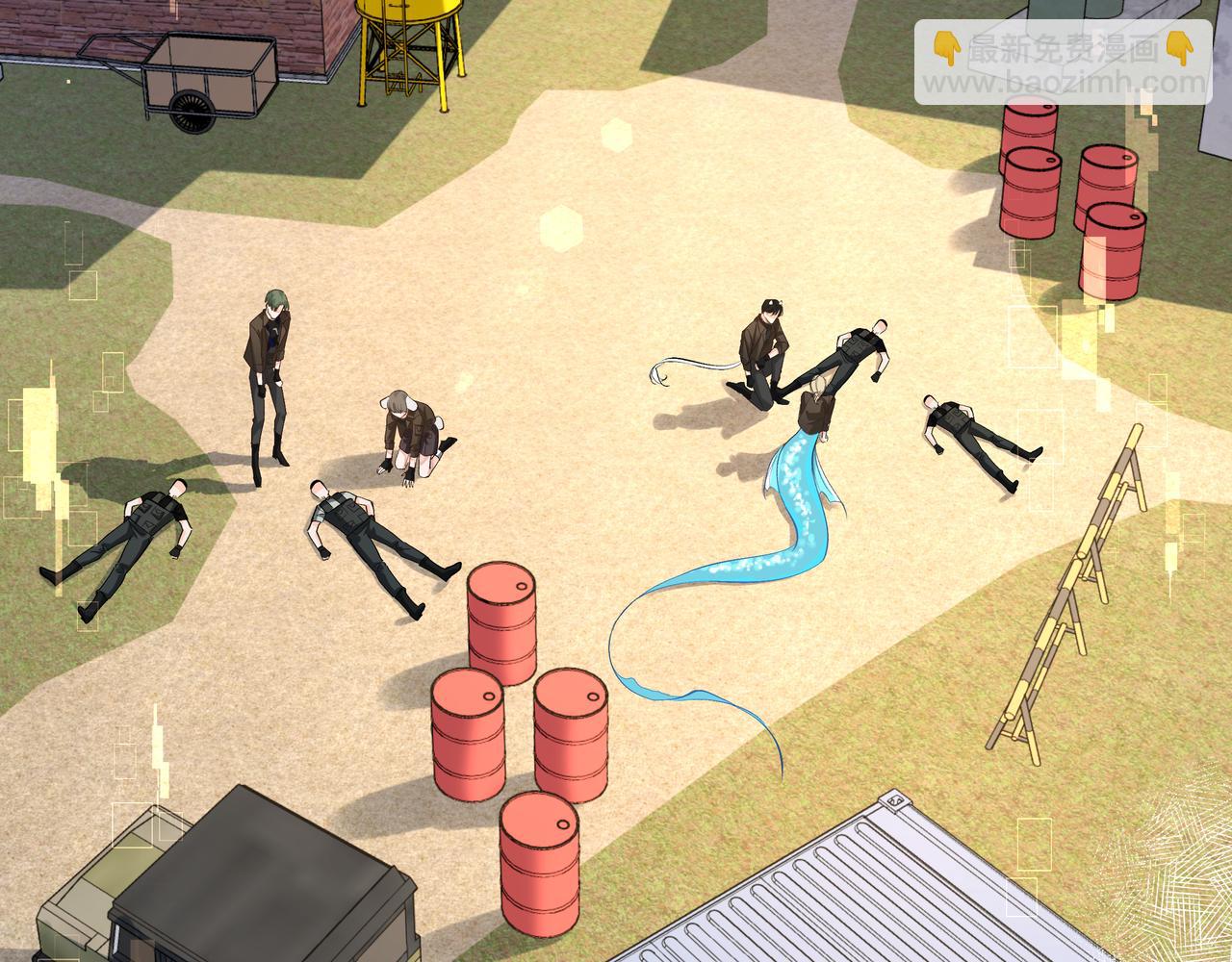Open the baozimh.com free comics banner

pyautogui.click(x=1061, y=63)
